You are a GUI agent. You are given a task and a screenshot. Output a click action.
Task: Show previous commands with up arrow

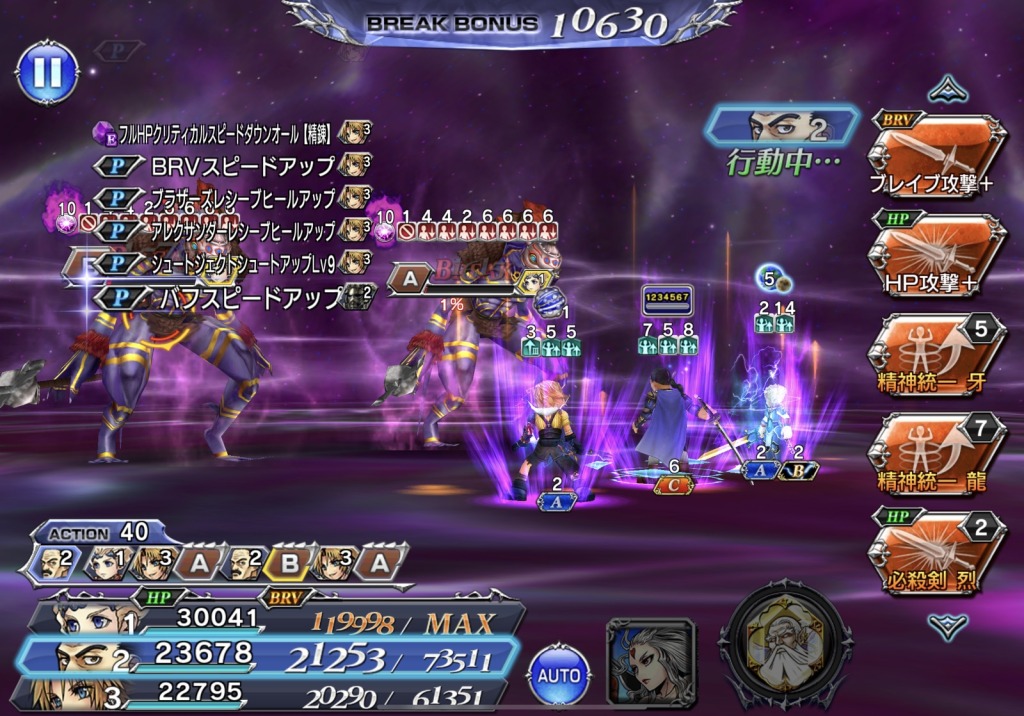coord(946,91)
